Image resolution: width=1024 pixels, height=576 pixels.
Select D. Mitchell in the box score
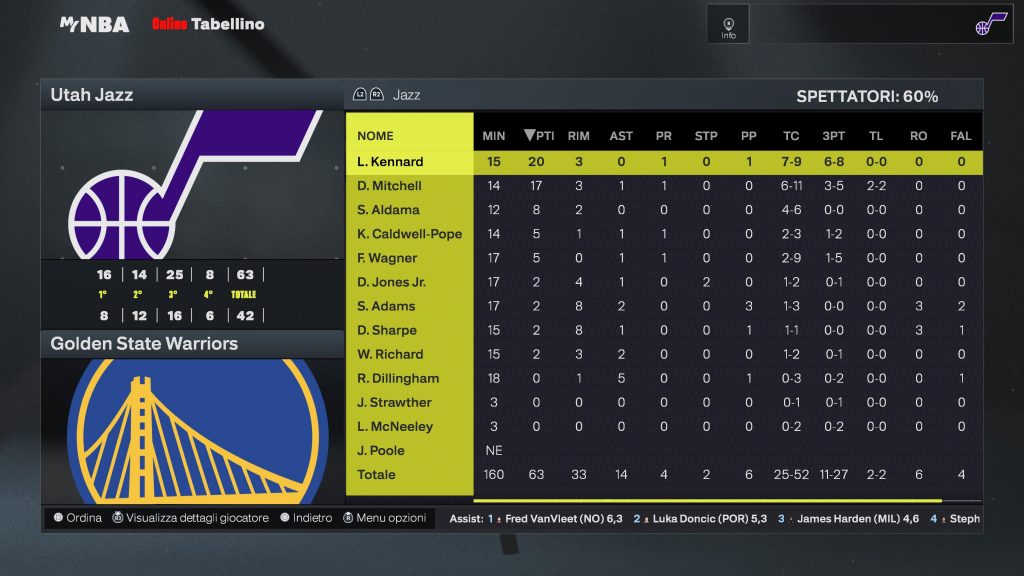[x=390, y=186]
